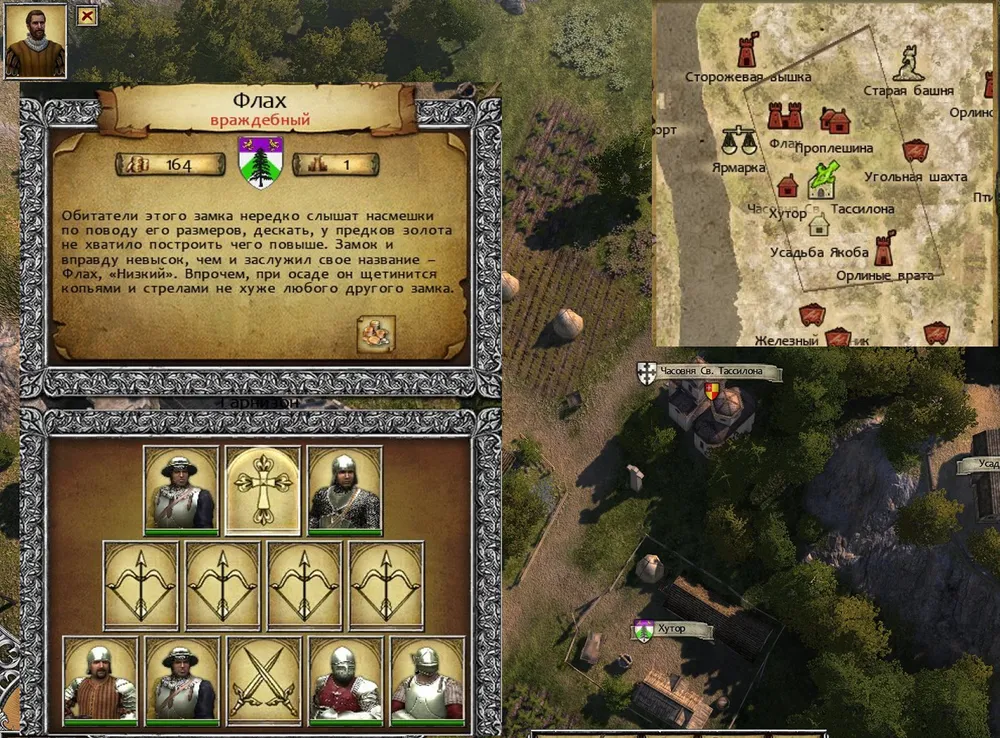Choose the plate-armored soldier portrait
1000x738 pixels.
[427, 680]
